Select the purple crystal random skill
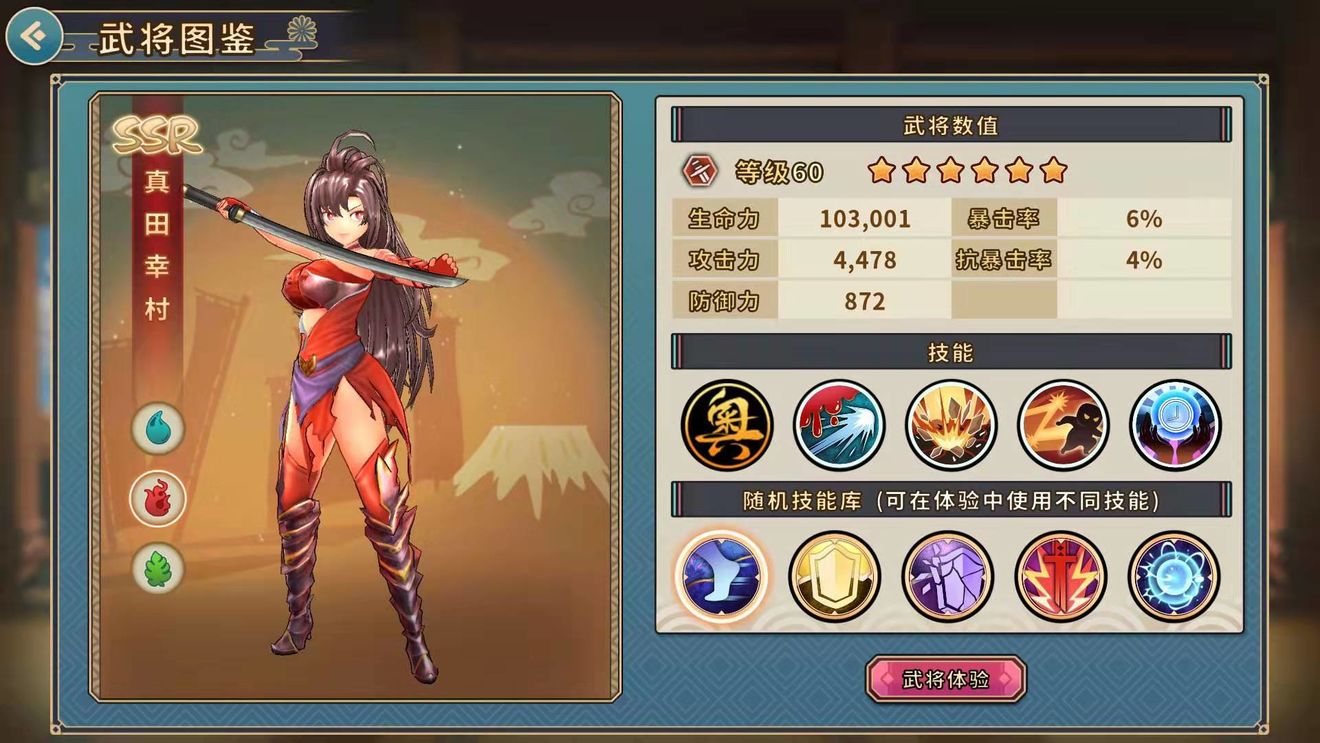The image size is (1320, 743). point(947,576)
